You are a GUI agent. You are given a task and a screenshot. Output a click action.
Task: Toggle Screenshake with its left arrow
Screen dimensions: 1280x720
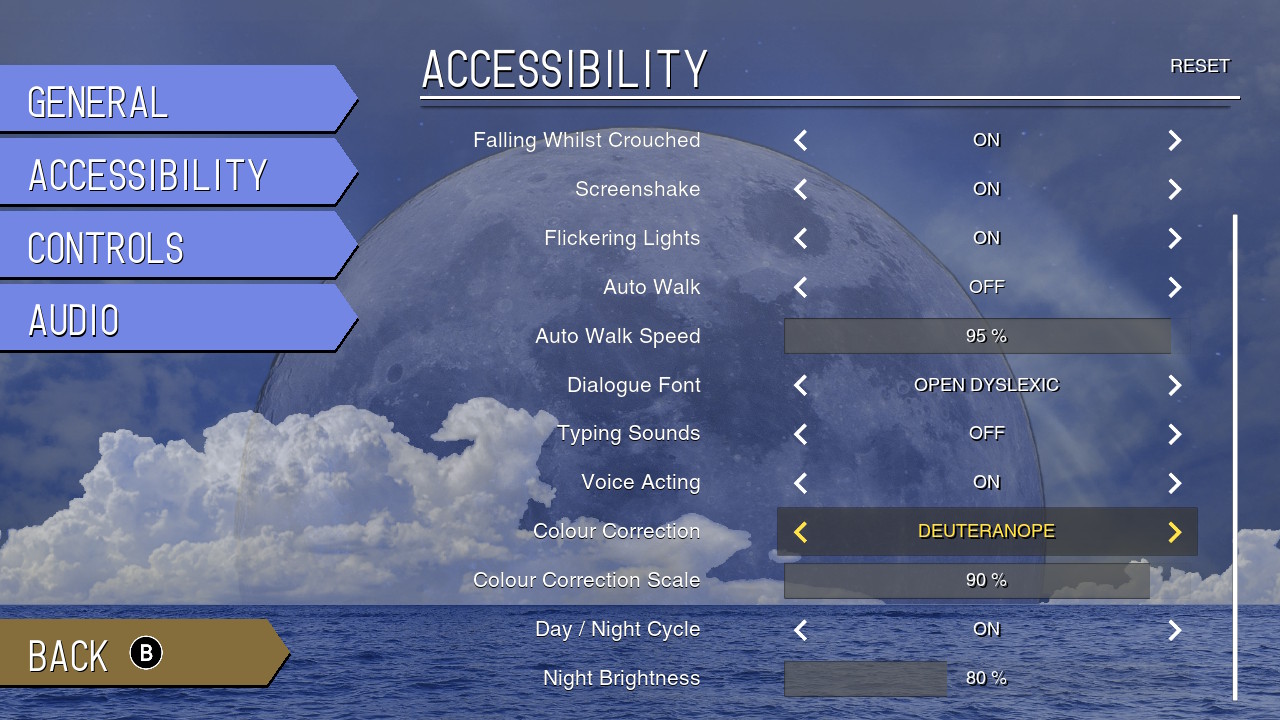pos(801,190)
